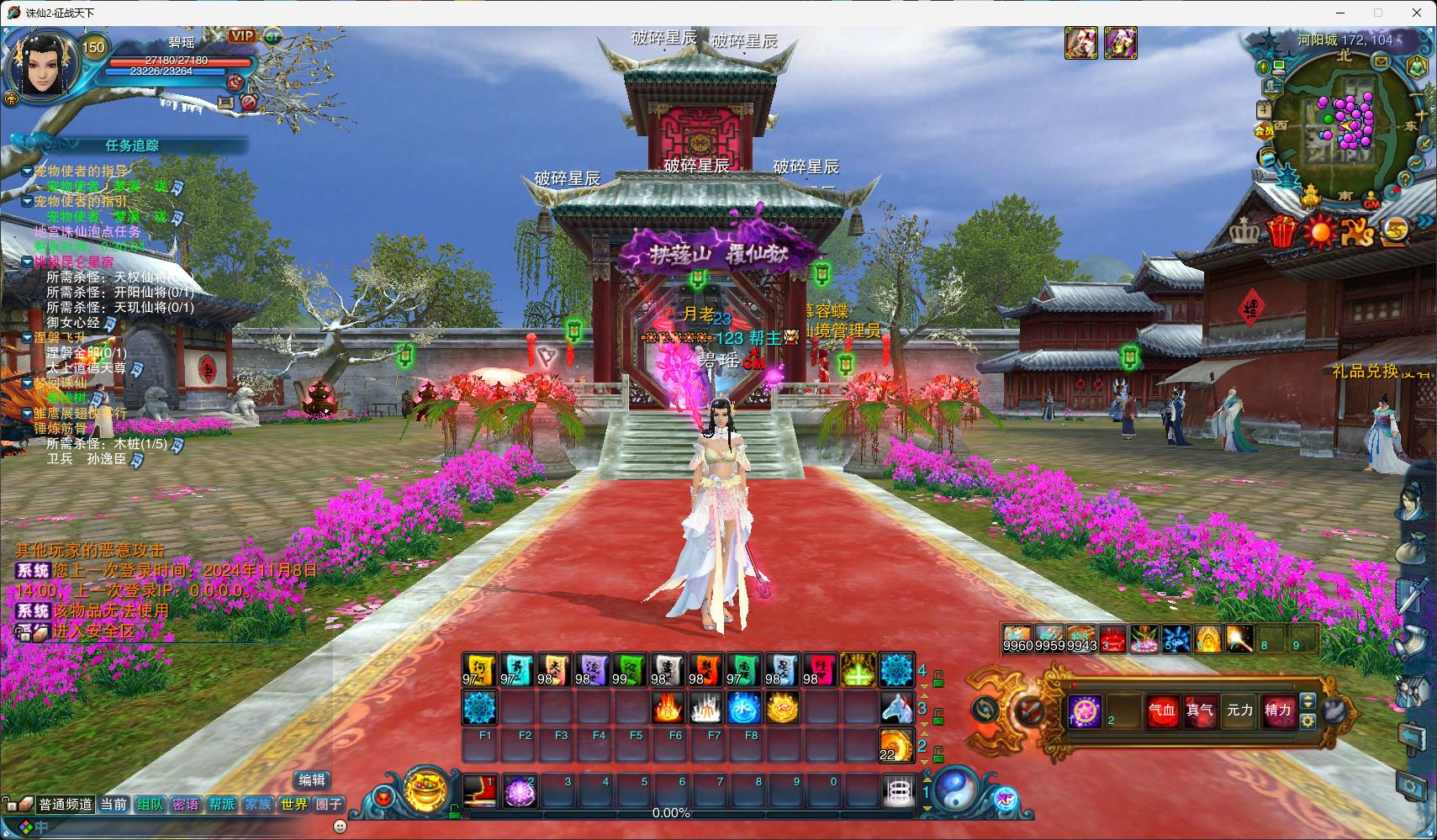Click the red gift box icon
Screen dimensions: 1437x840
1281,231
